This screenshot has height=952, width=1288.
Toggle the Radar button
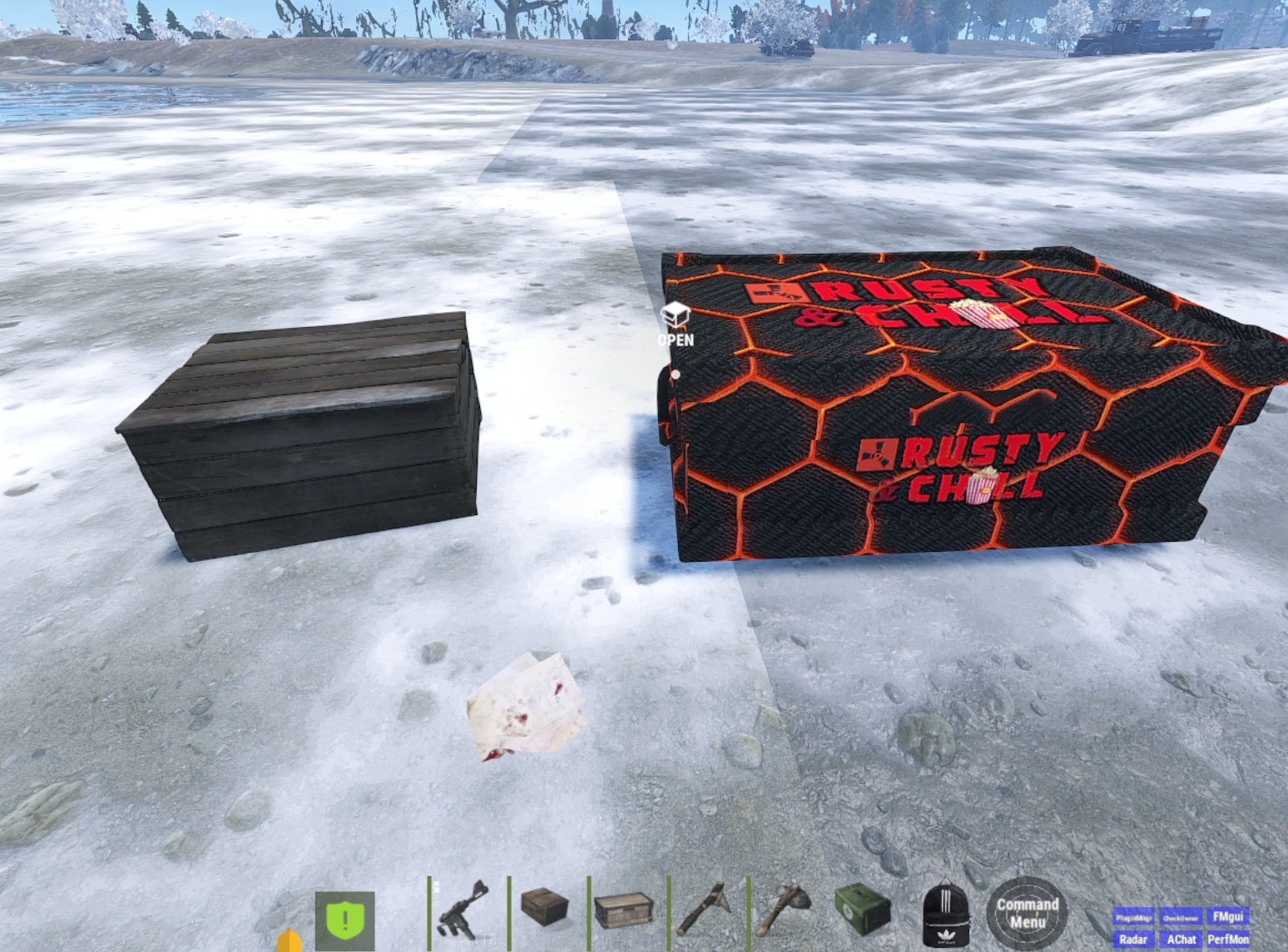tap(1133, 940)
